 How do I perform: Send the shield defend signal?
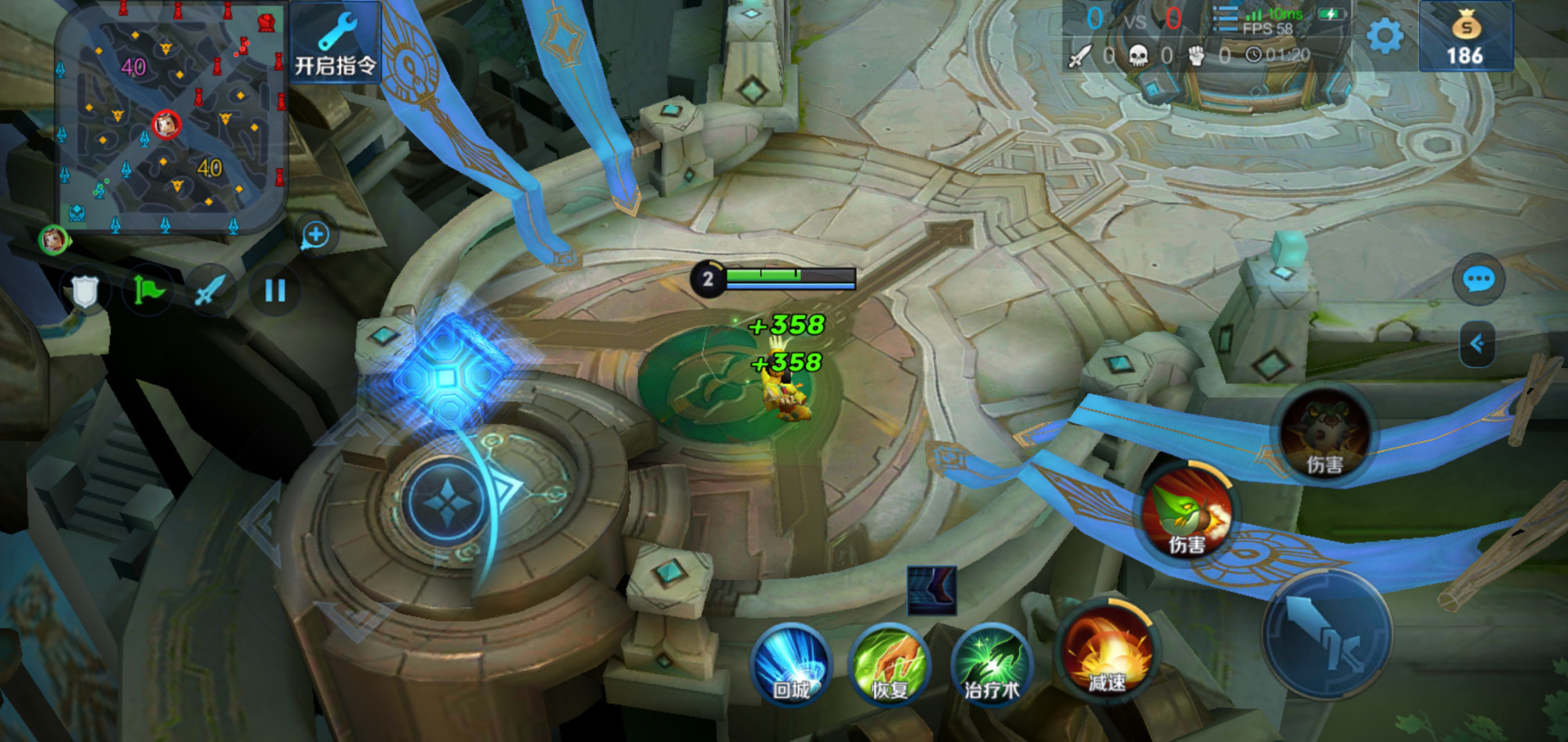(85, 292)
